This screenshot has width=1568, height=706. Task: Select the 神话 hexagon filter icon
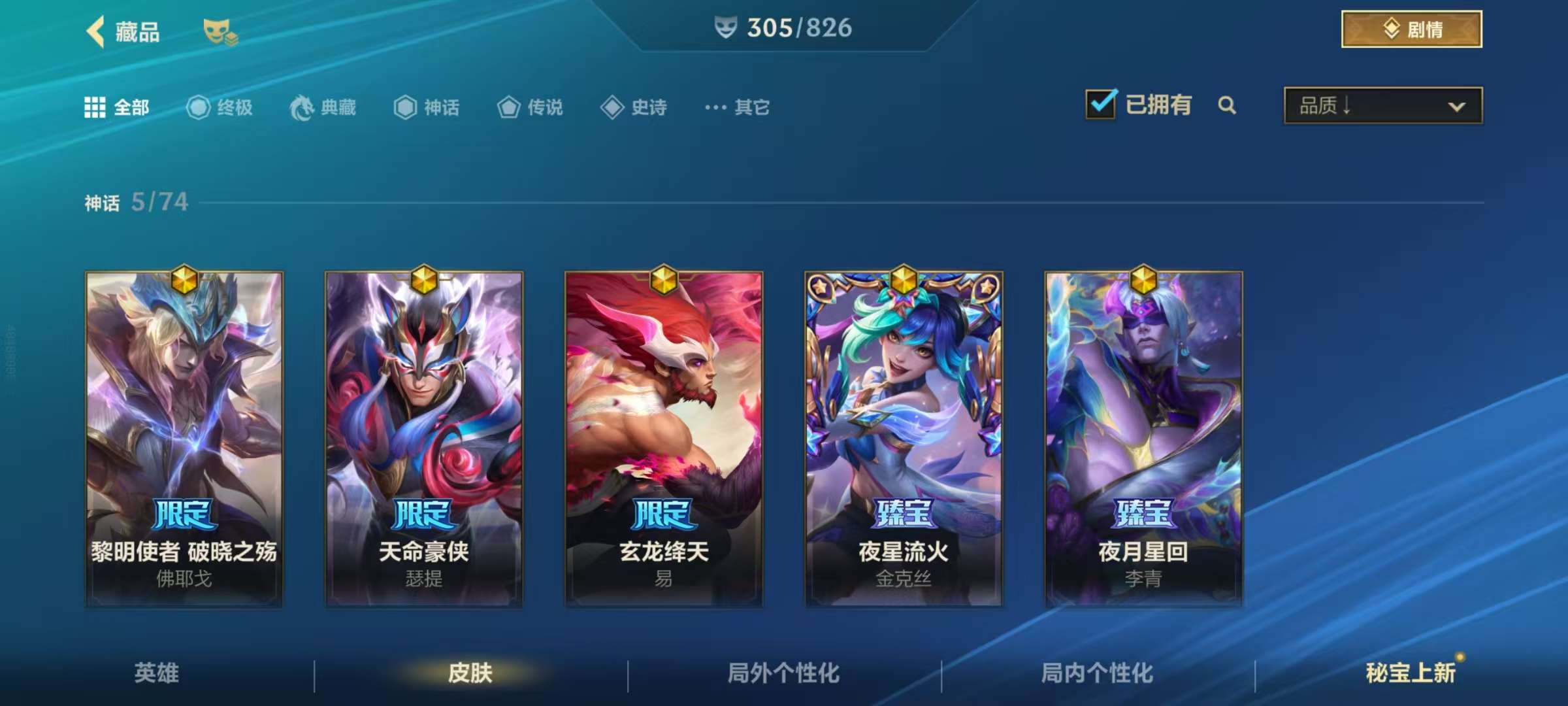click(x=406, y=108)
